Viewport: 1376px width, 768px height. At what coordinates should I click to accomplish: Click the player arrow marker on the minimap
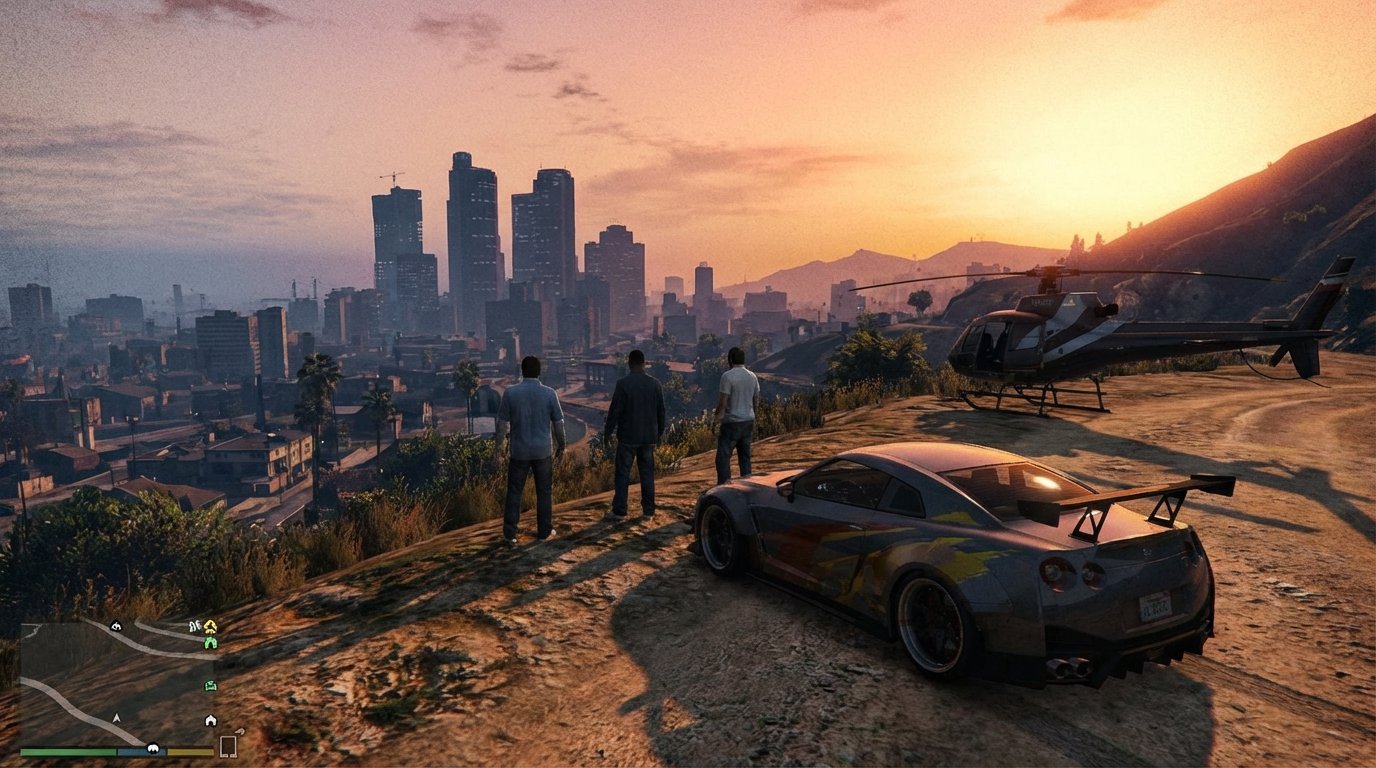116,718
